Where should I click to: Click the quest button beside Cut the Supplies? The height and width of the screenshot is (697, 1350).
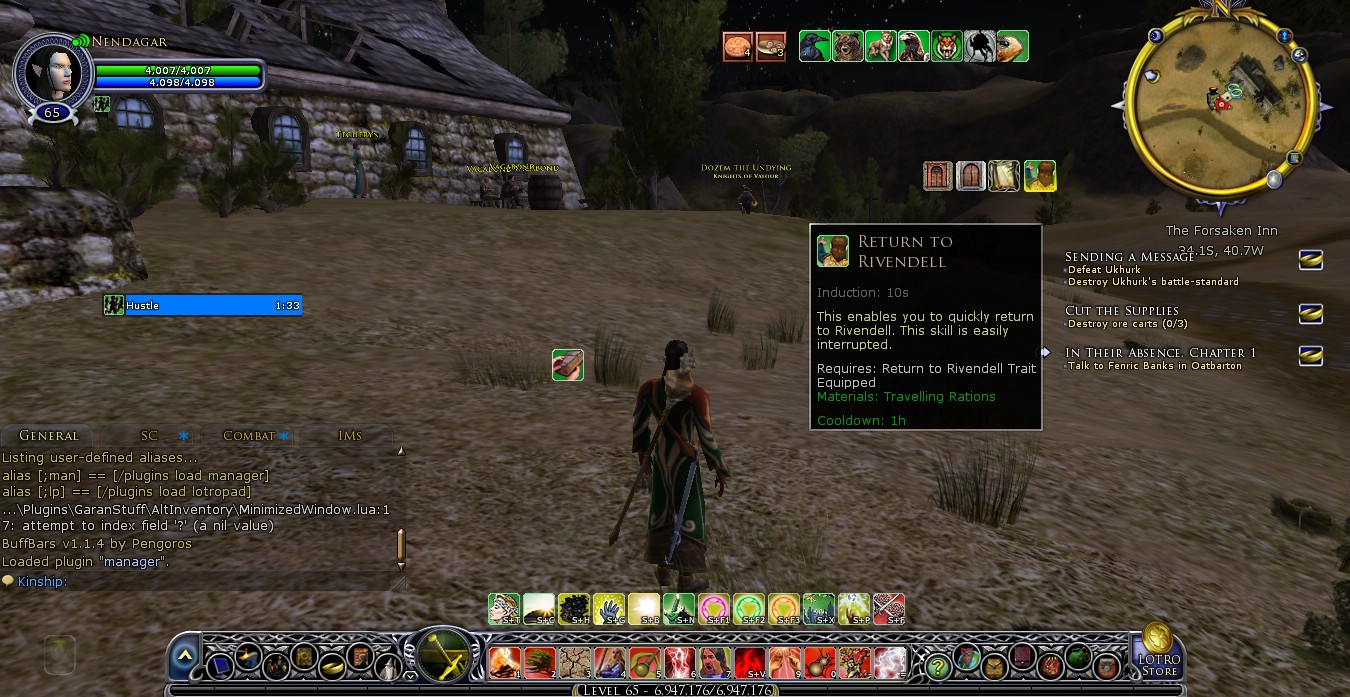(x=1310, y=314)
